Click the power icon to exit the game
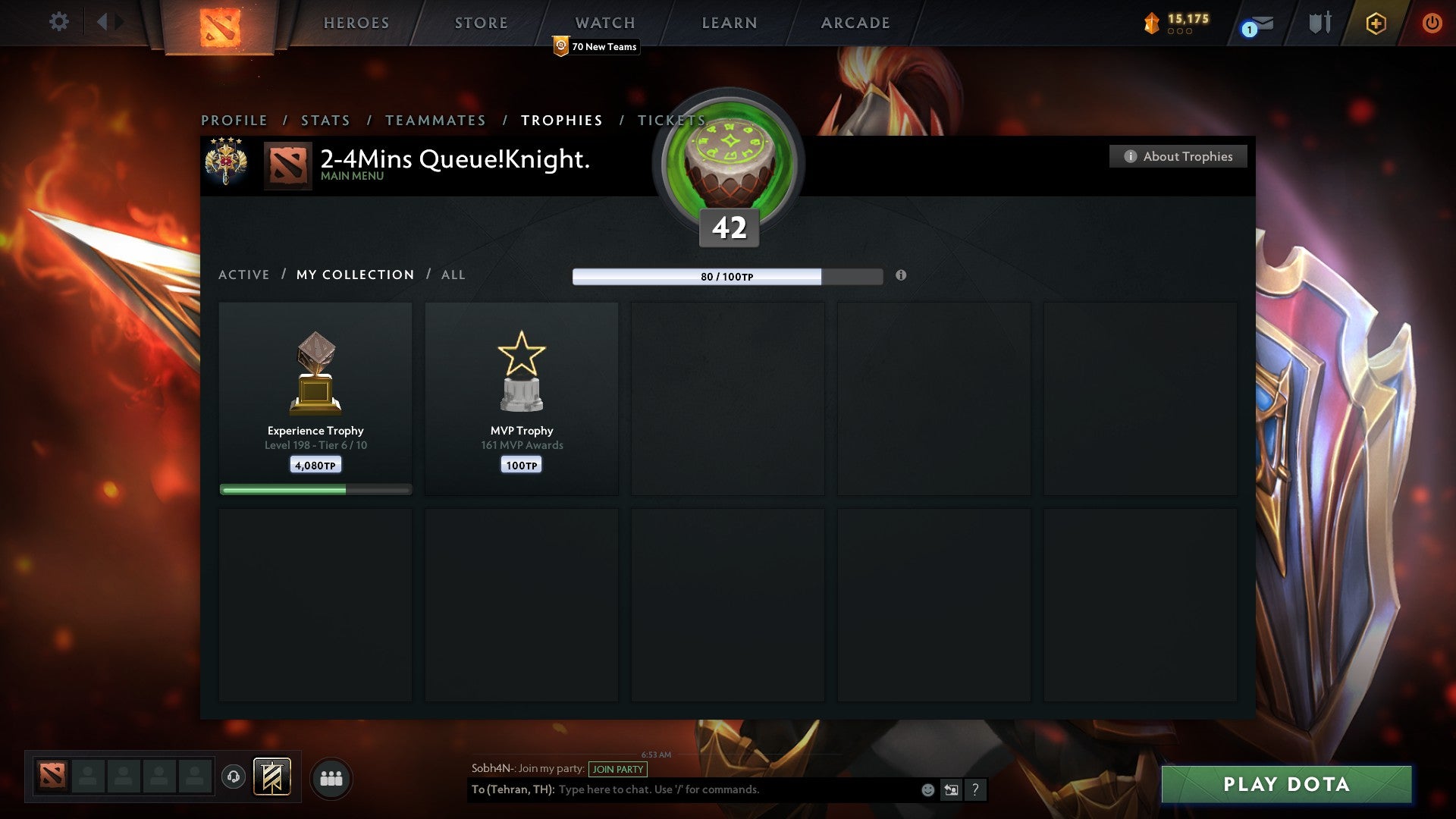 click(x=1432, y=23)
